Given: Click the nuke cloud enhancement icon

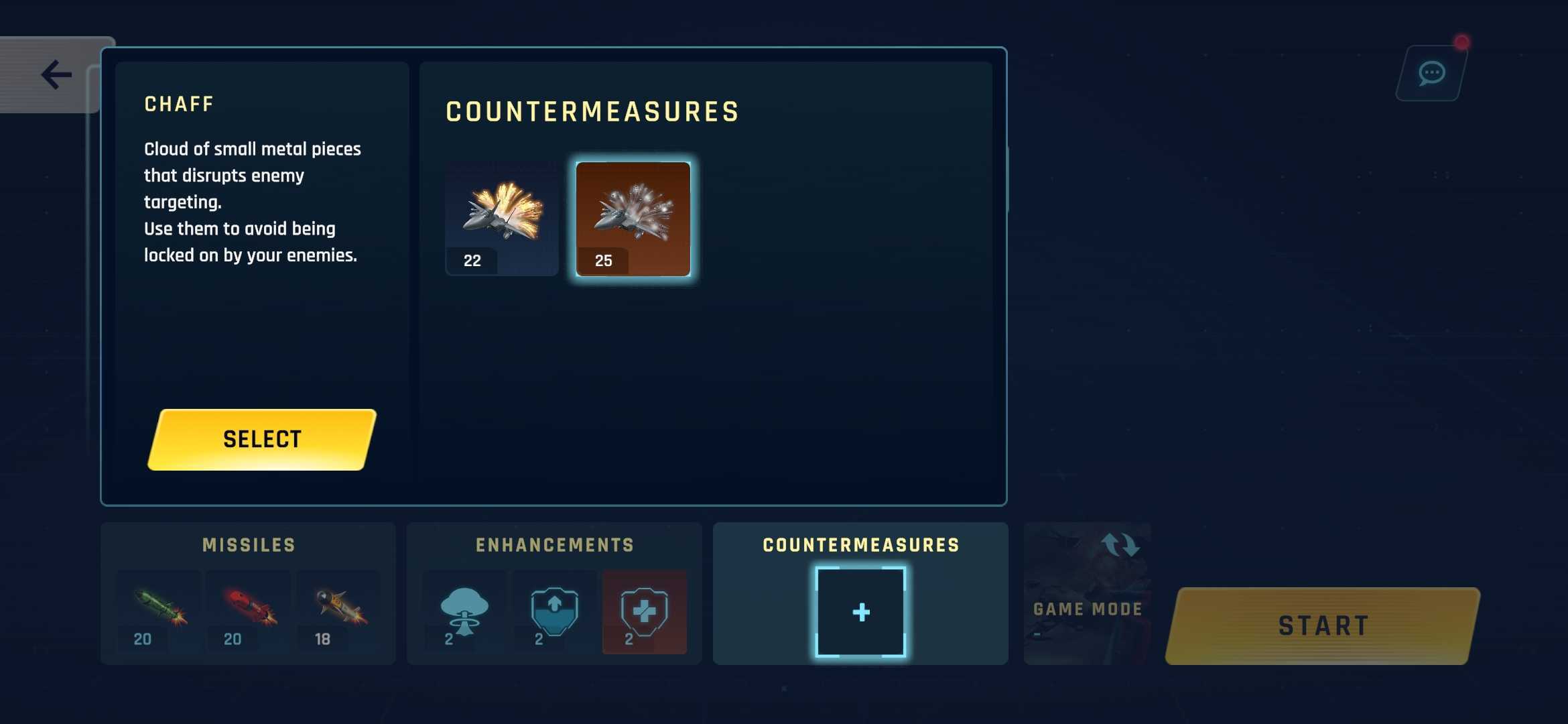Looking at the screenshot, I should coord(464,611).
